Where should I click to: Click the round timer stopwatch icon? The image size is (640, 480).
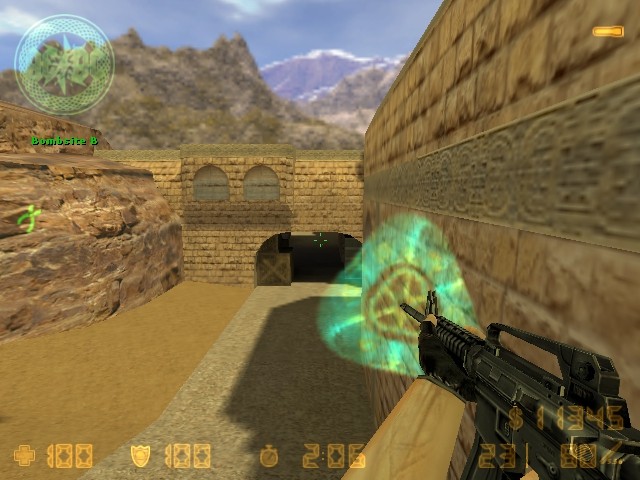coord(268,457)
